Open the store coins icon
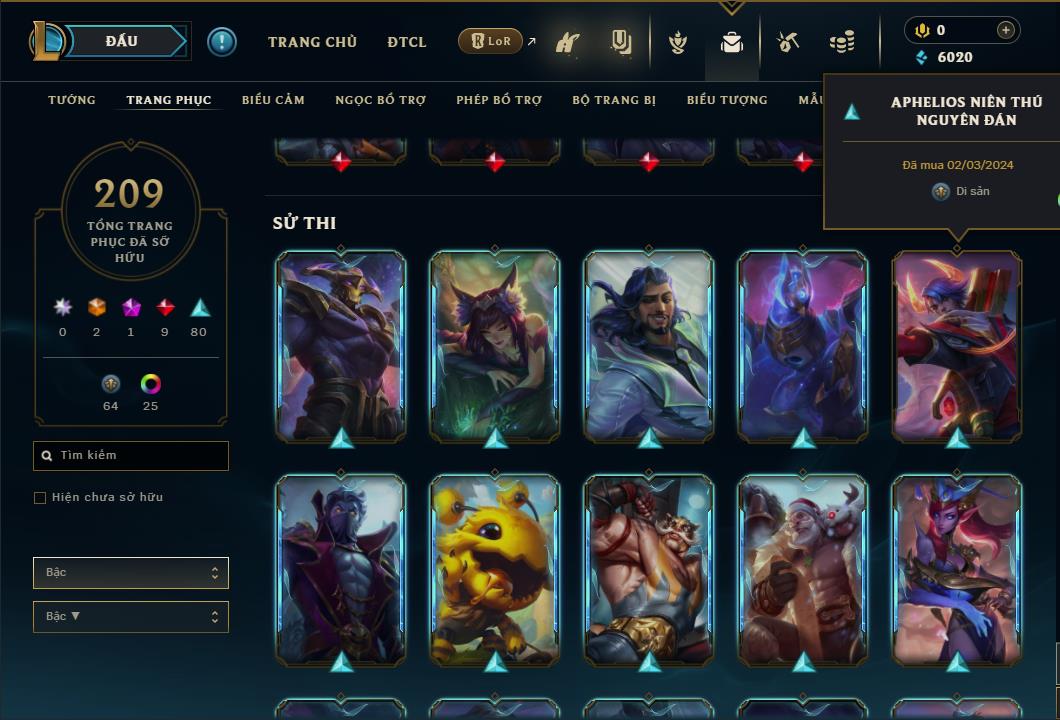 pyautogui.click(x=842, y=42)
